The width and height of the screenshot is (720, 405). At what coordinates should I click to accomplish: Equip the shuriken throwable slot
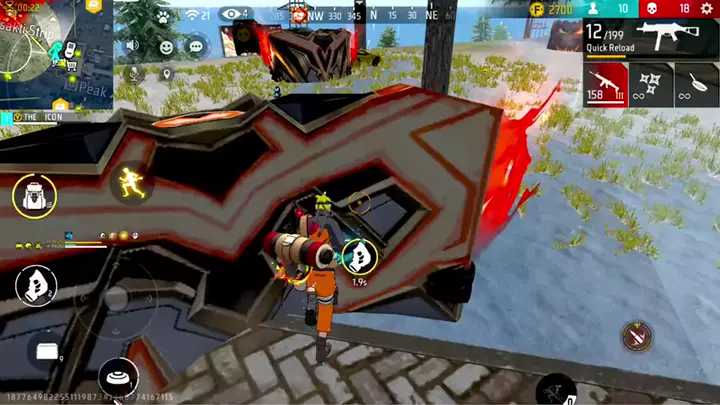click(x=651, y=84)
